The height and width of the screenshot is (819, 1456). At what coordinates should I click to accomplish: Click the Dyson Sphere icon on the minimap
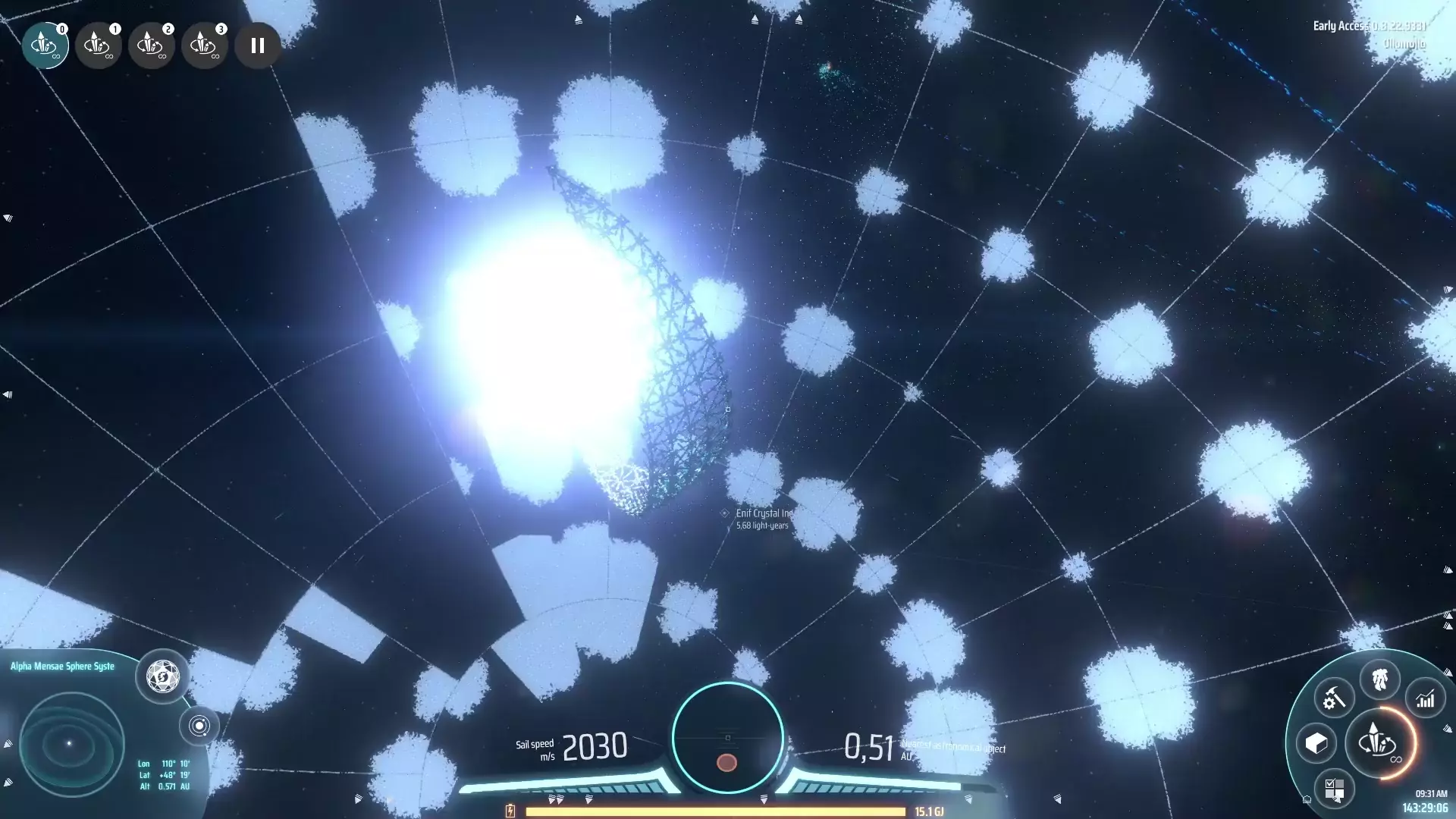pos(162,677)
